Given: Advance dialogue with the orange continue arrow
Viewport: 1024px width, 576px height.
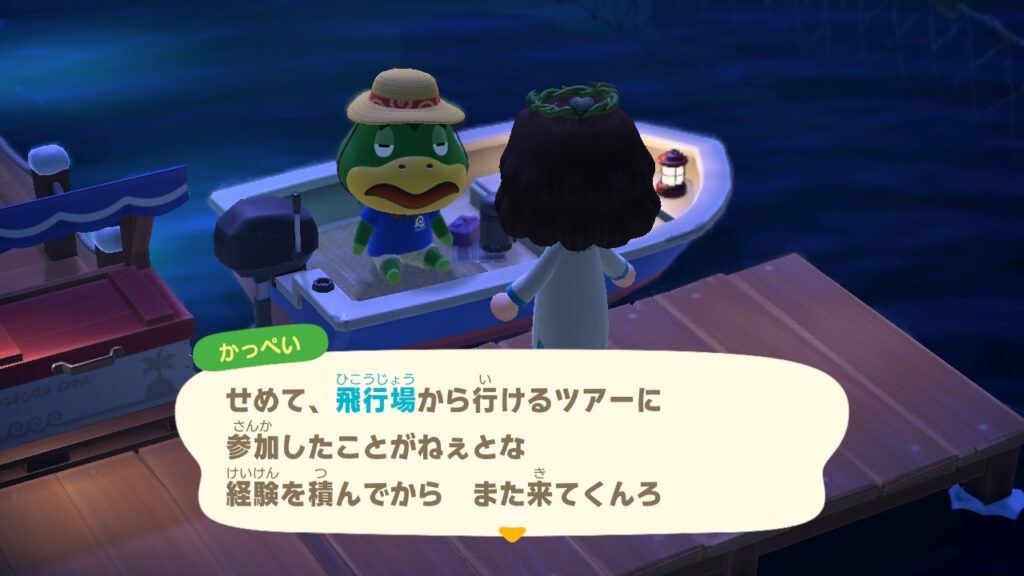Looking at the screenshot, I should point(511,535).
